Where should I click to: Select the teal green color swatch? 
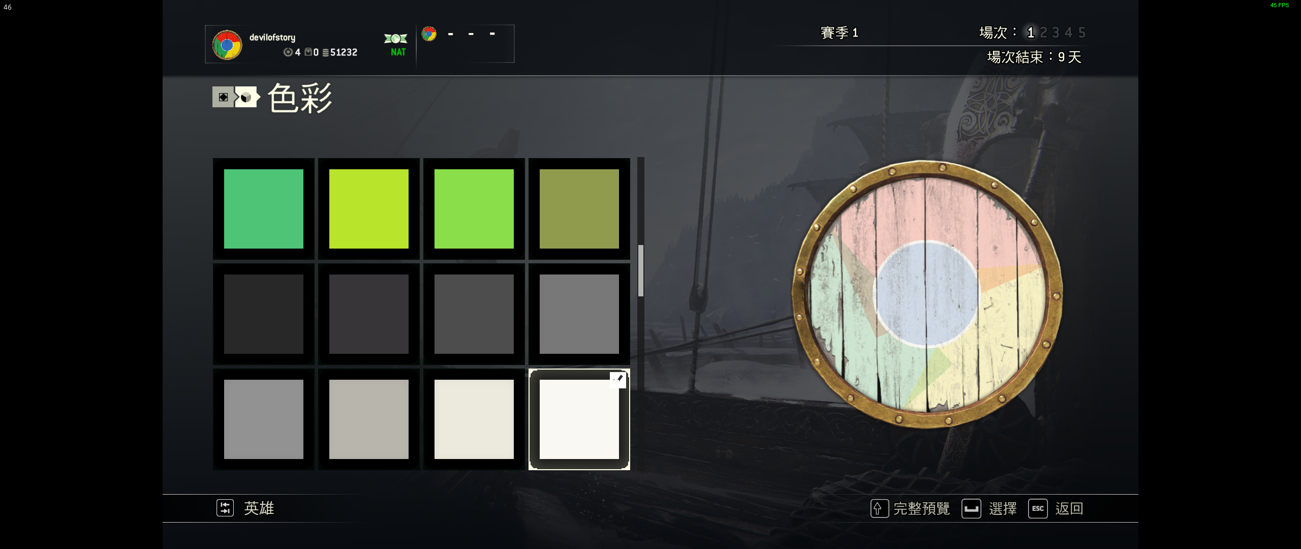(x=263, y=208)
